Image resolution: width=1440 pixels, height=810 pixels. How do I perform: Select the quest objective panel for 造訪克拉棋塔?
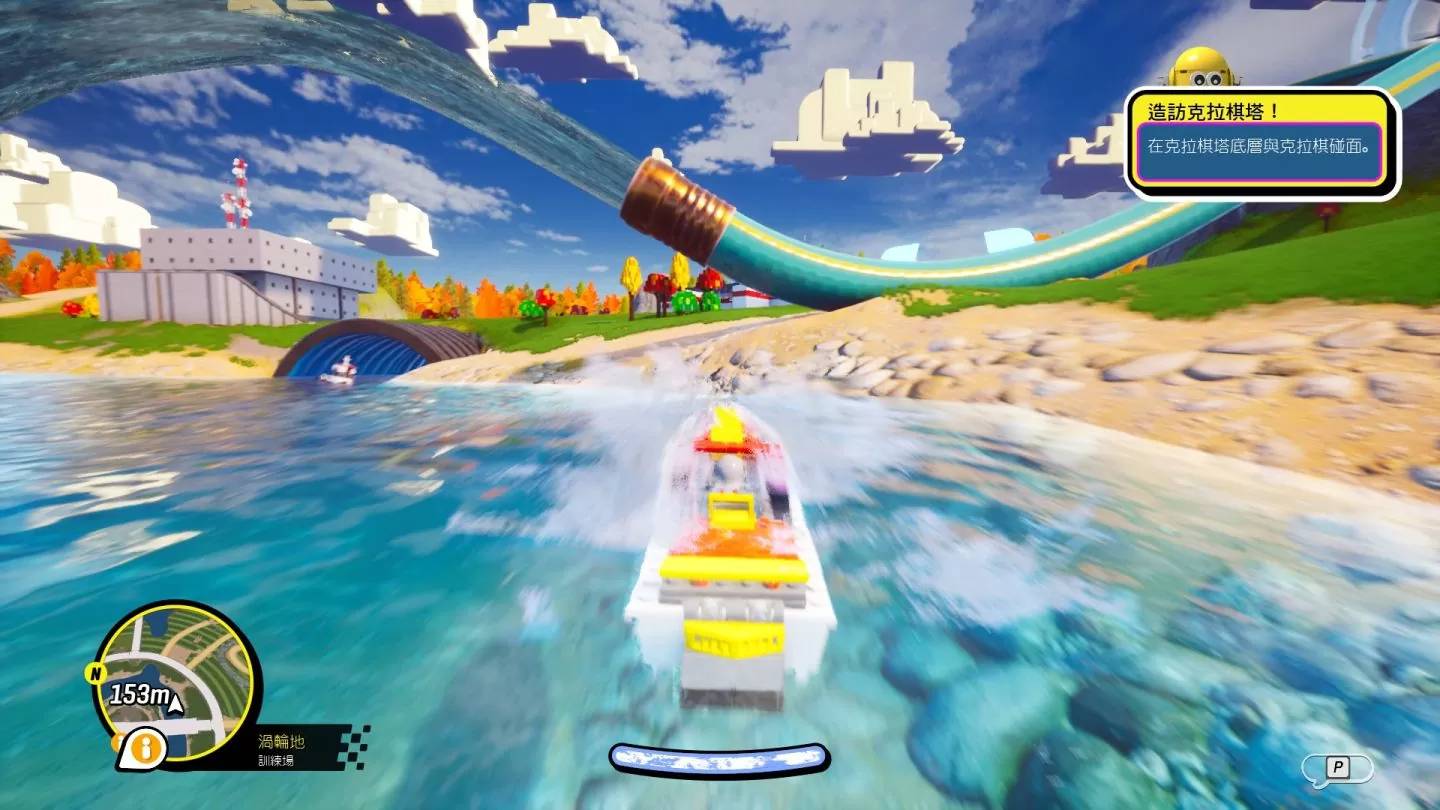[x=1262, y=145]
